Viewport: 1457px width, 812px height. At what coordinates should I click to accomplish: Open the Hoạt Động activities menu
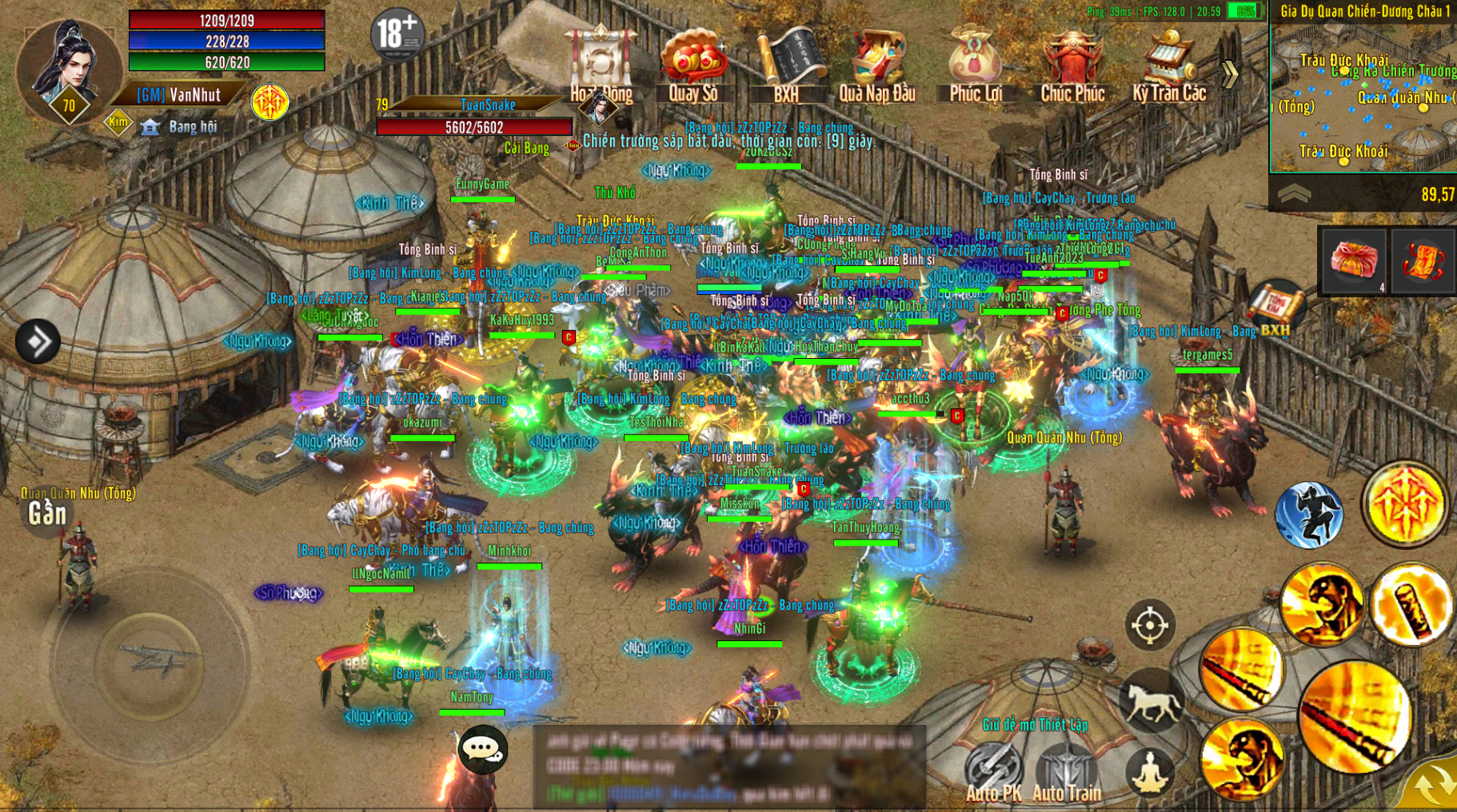click(601, 66)
